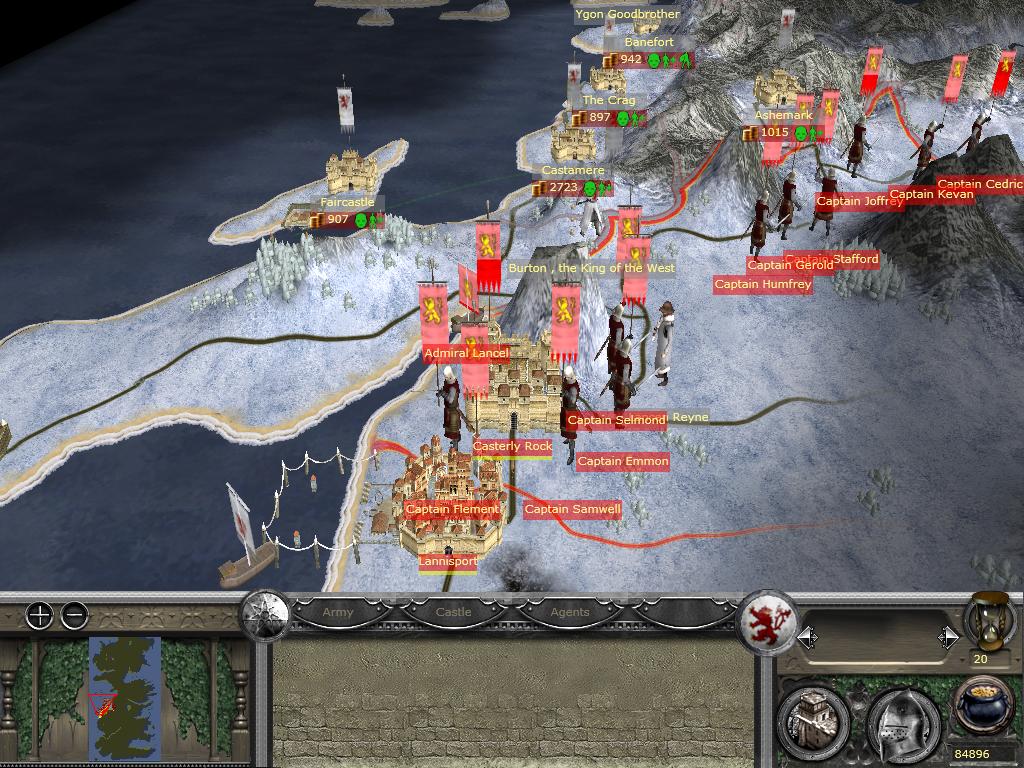Click the round star button beside Army tab
Viewport: 1024px width, 768px height.
click(x=266, y=612)
